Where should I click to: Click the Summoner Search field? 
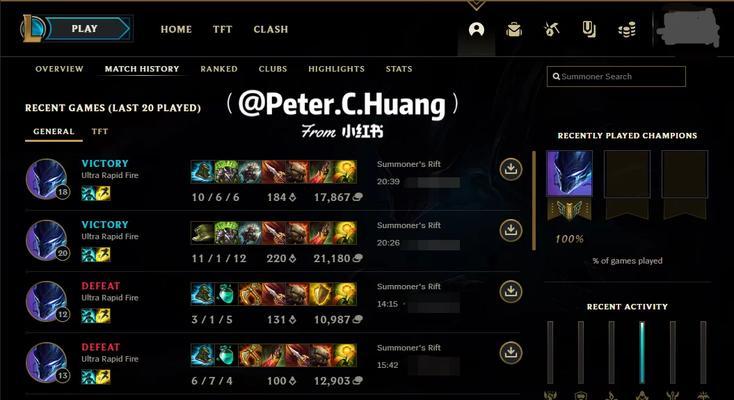617,77
